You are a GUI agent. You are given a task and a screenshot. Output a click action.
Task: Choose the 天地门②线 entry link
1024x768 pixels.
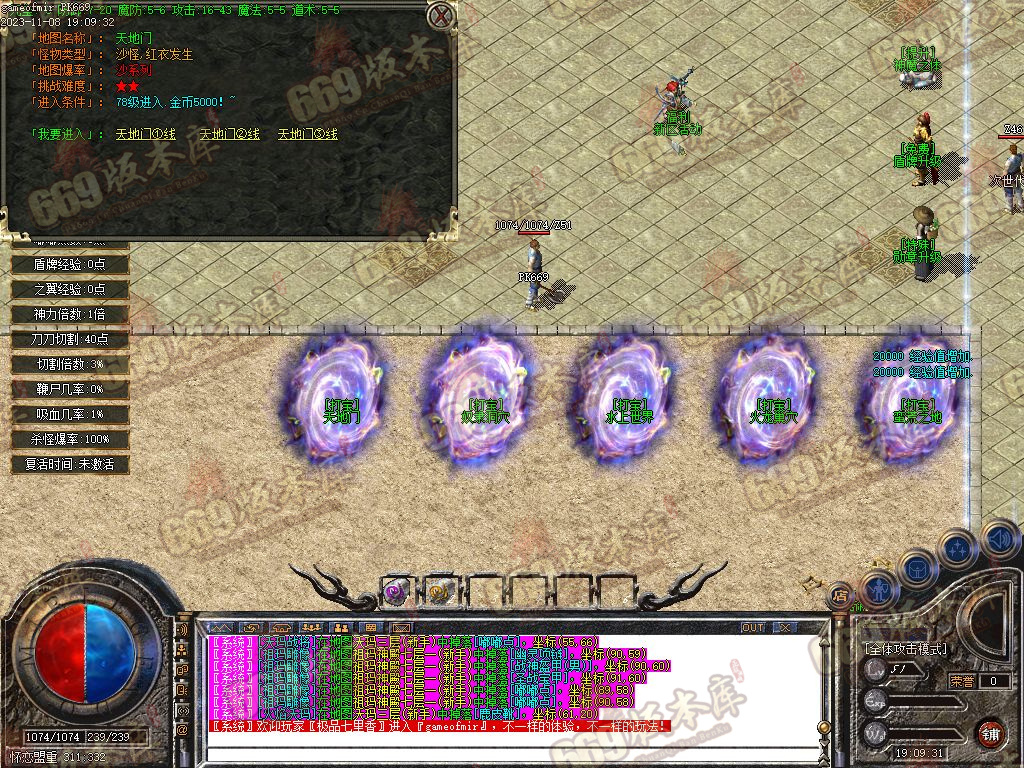229,134
